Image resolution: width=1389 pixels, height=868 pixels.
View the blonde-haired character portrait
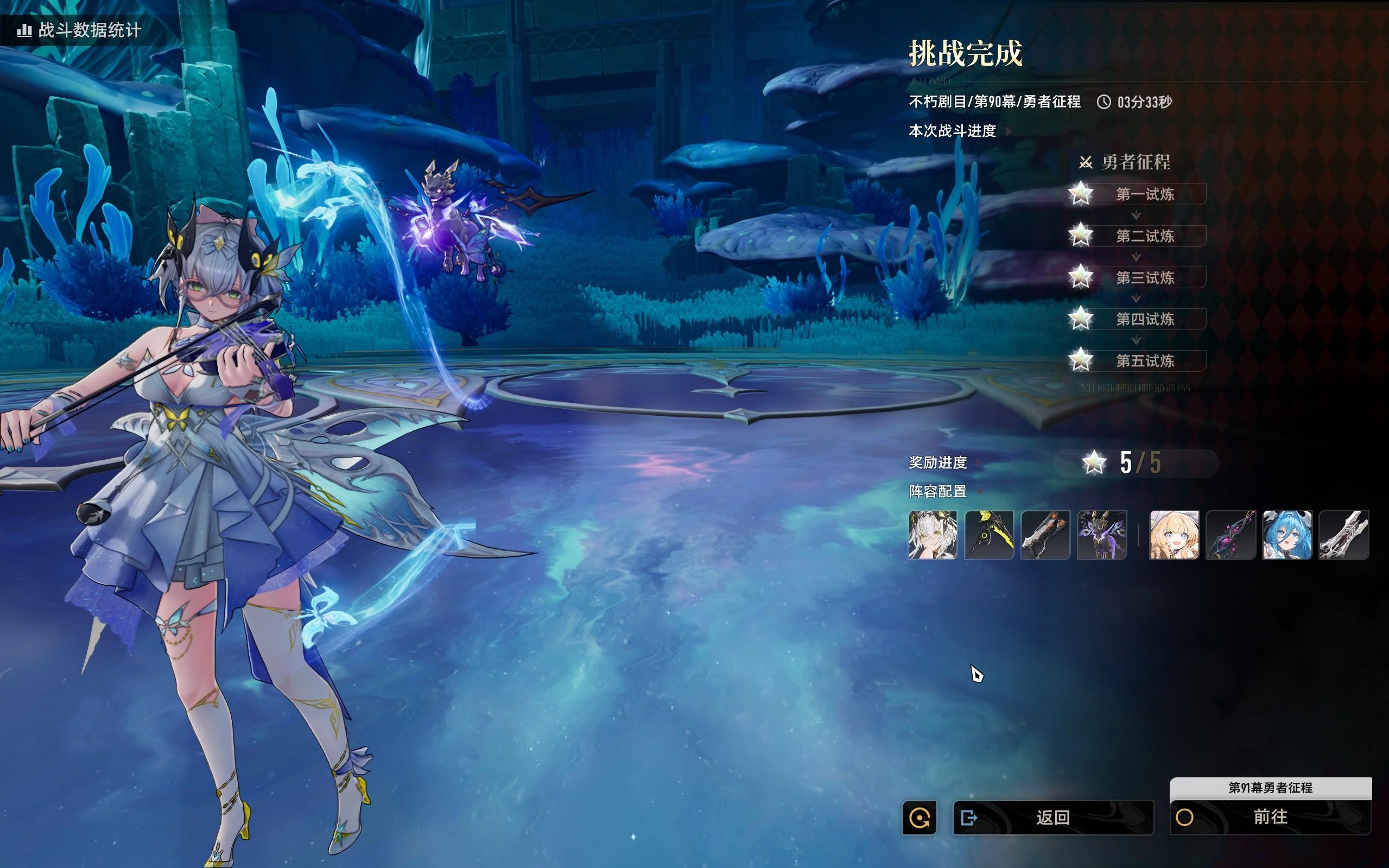point(1175,535)
